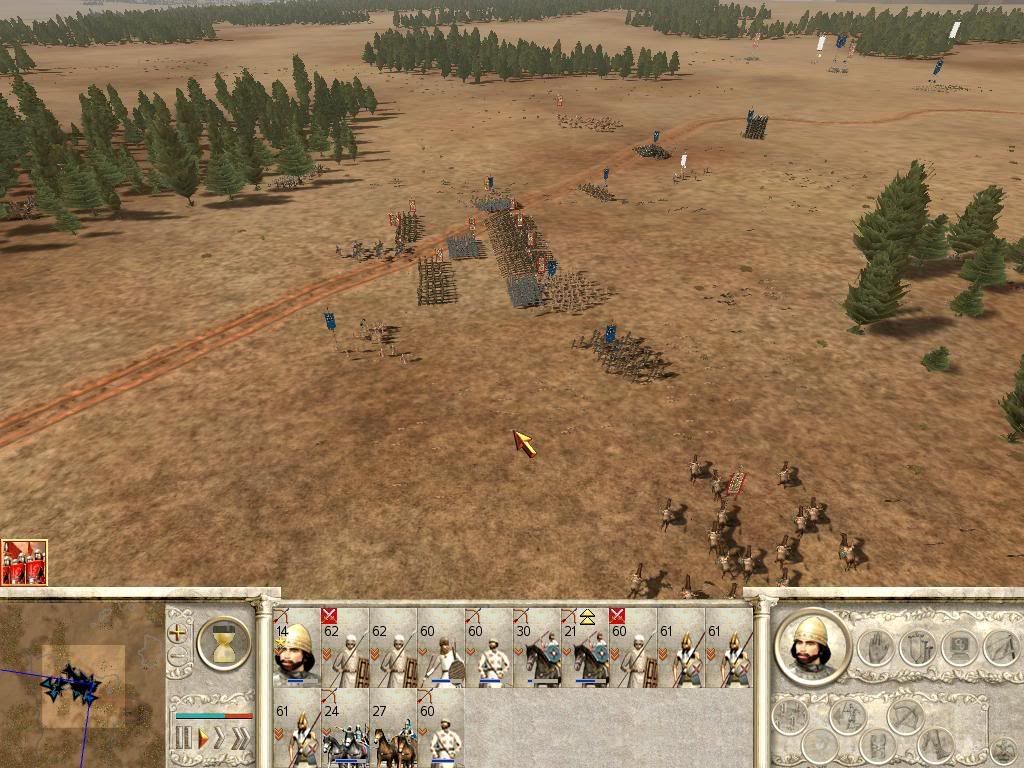Click the hourglass battle timer button

(223, 642)
